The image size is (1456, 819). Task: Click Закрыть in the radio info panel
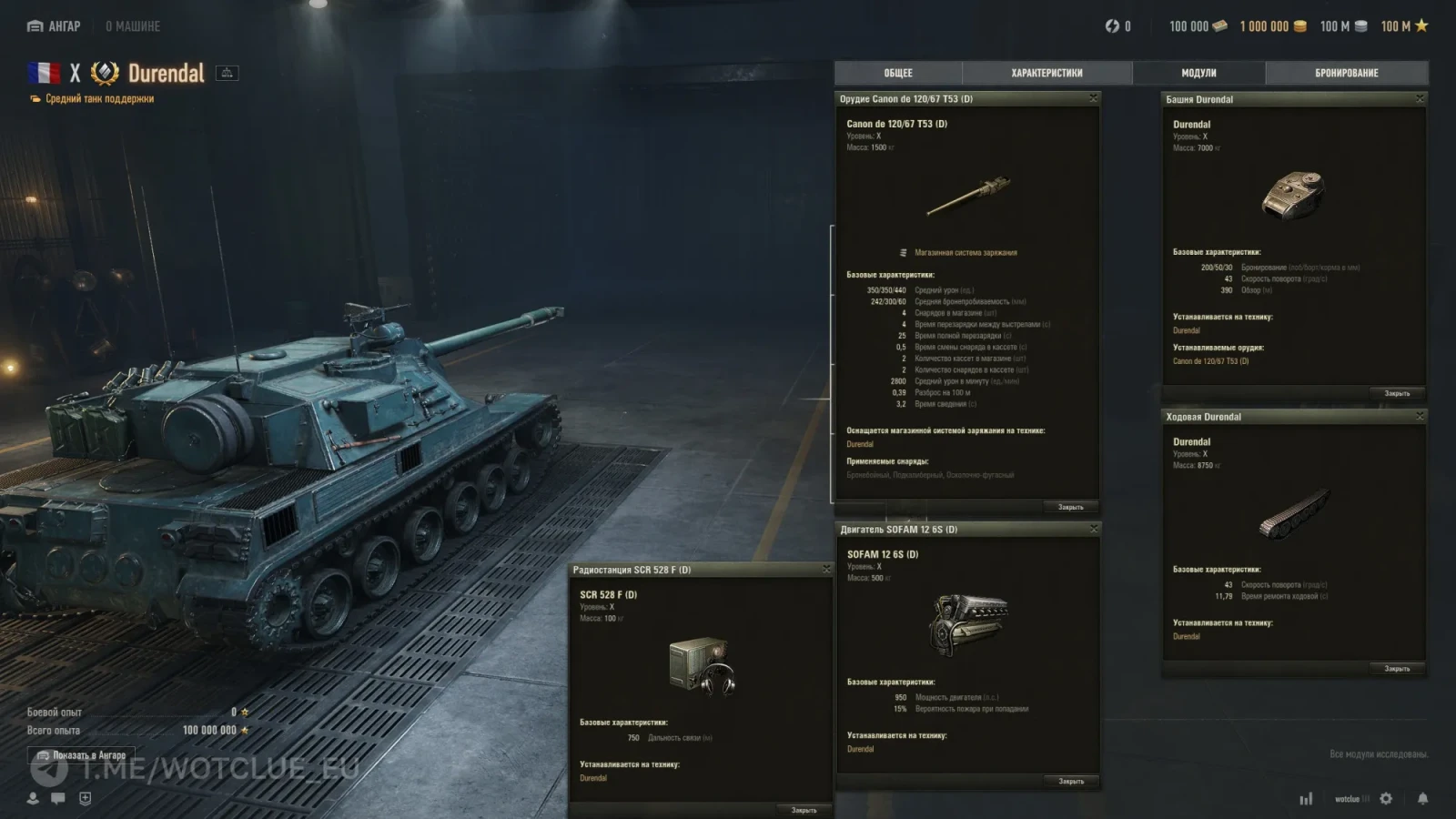click(804, 810)
